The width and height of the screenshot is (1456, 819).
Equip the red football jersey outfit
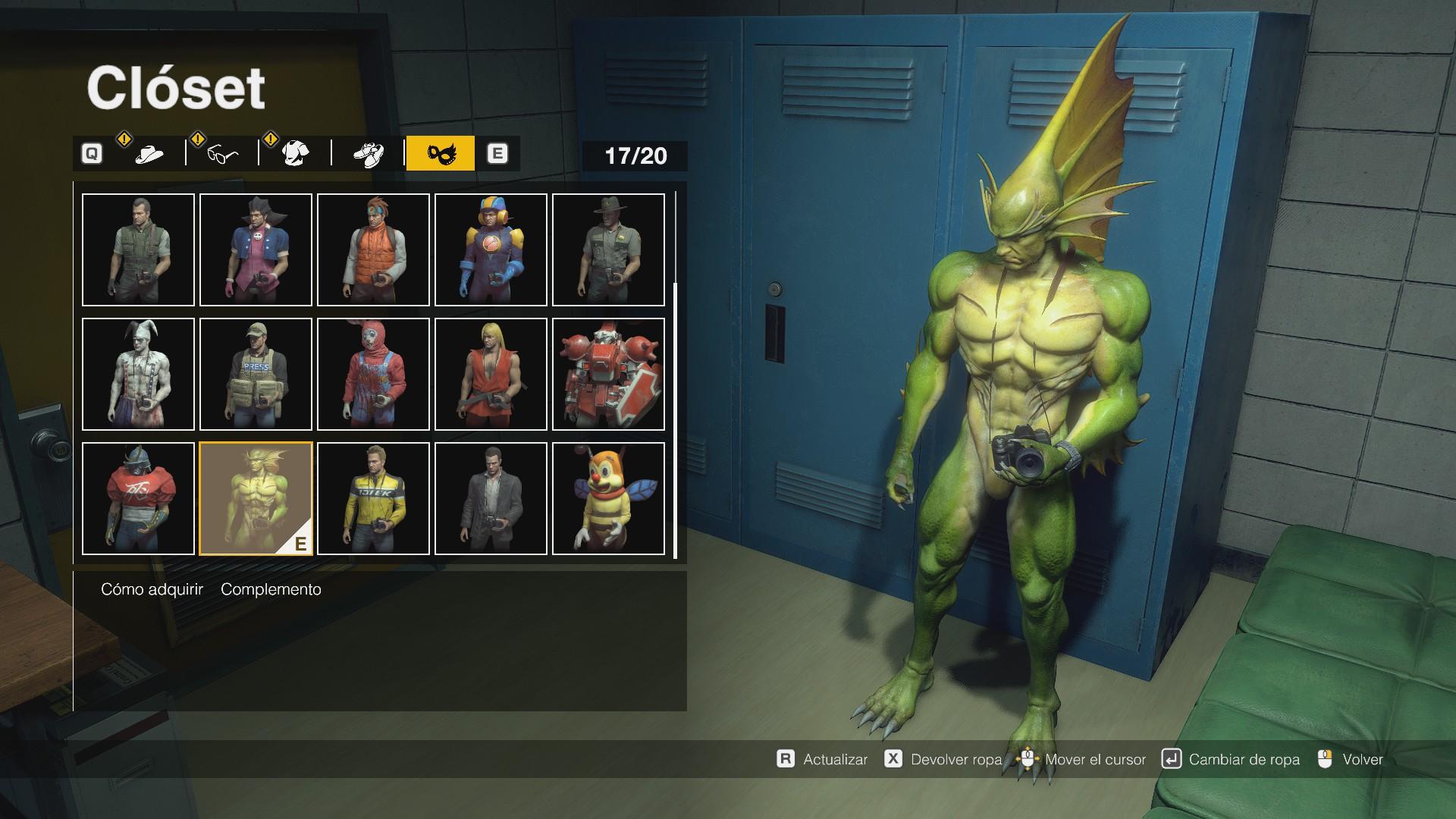(138, 498)
